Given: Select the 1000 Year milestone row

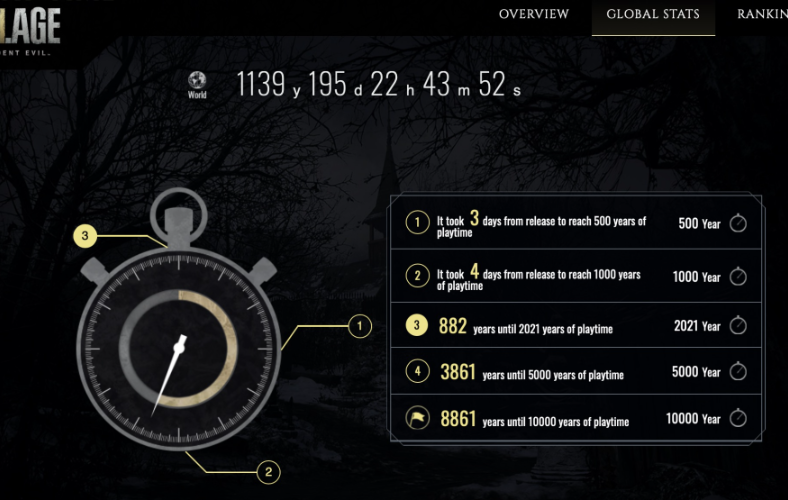Looking at the screenshot, I should 576,277.
